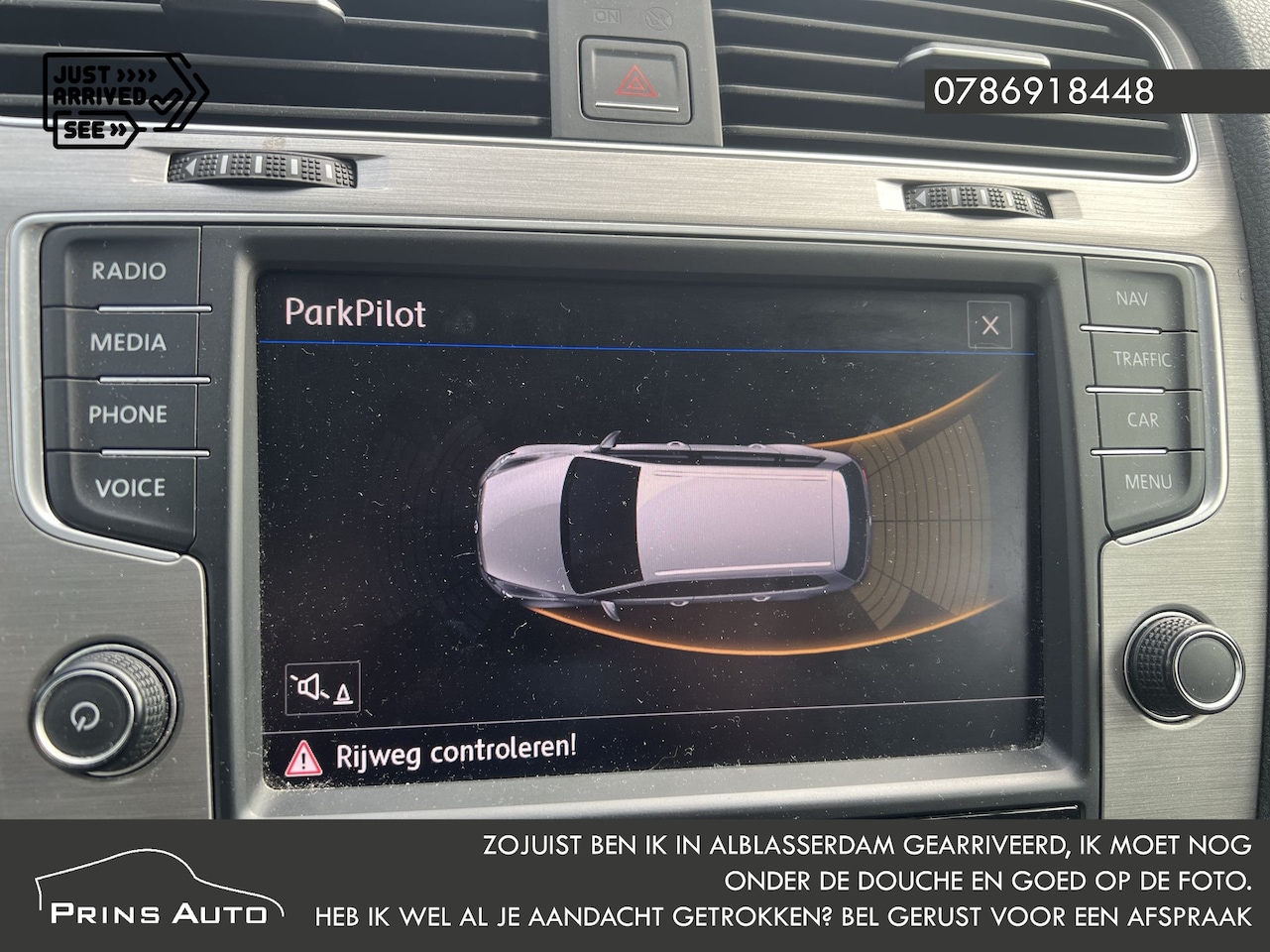1270x952 pixels.
Task: Toggle the ParkPilot sound mute icon
Action: coord(323,687)
